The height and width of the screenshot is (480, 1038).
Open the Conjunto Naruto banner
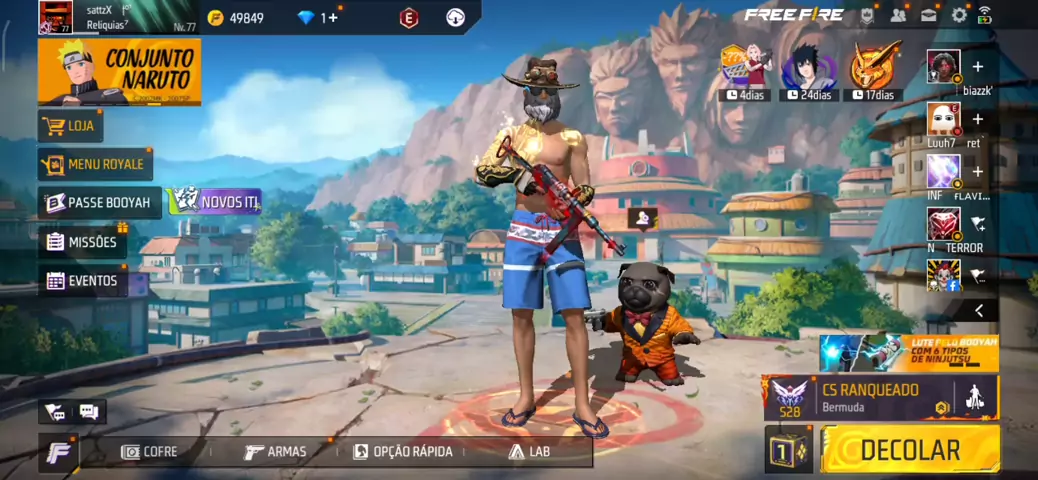(119, 72)
